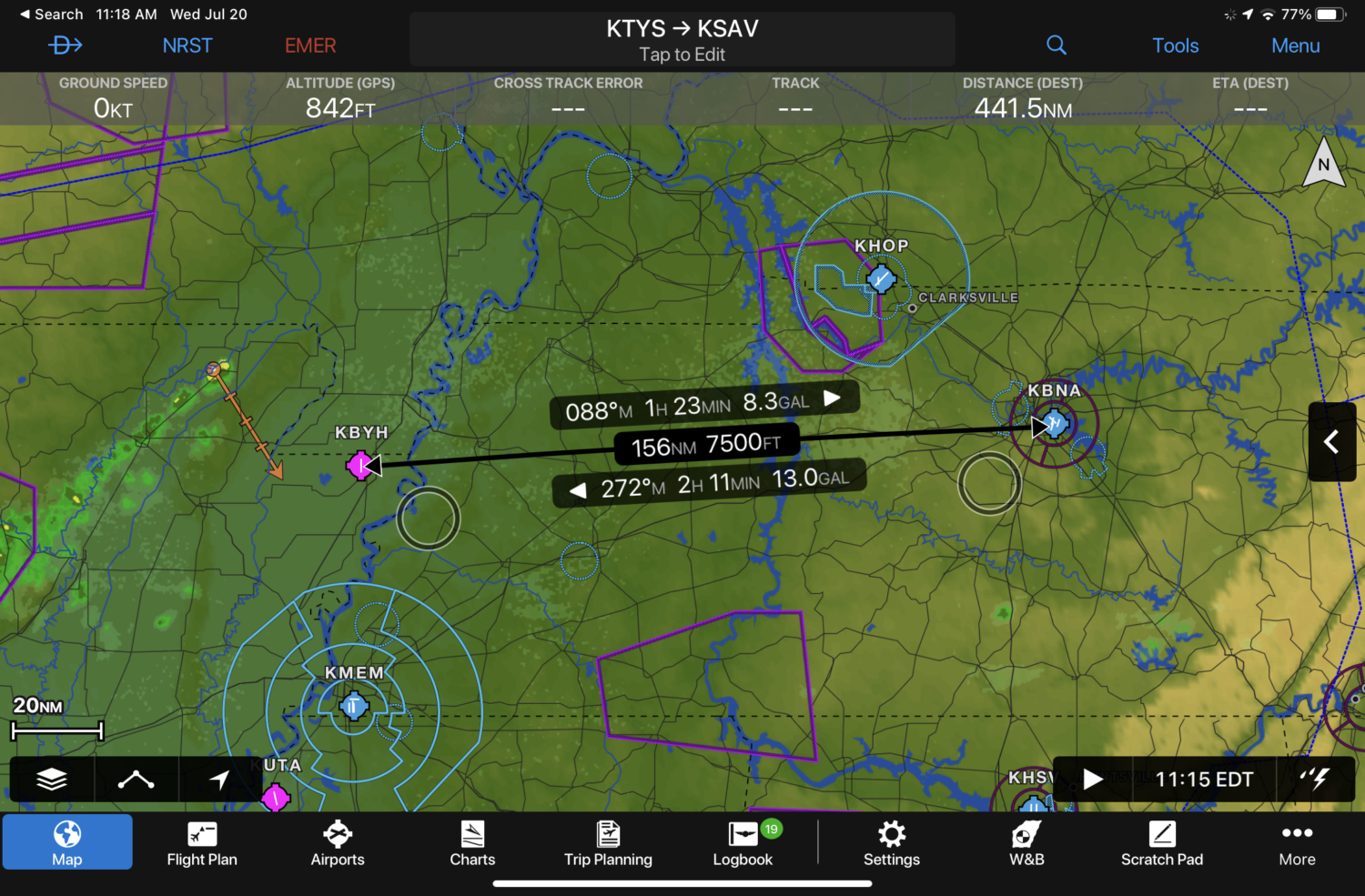Image resolution: width=1365 pixels, height=896 pixels.
Task: Open the Scratch Pad
Action: 1162,841
